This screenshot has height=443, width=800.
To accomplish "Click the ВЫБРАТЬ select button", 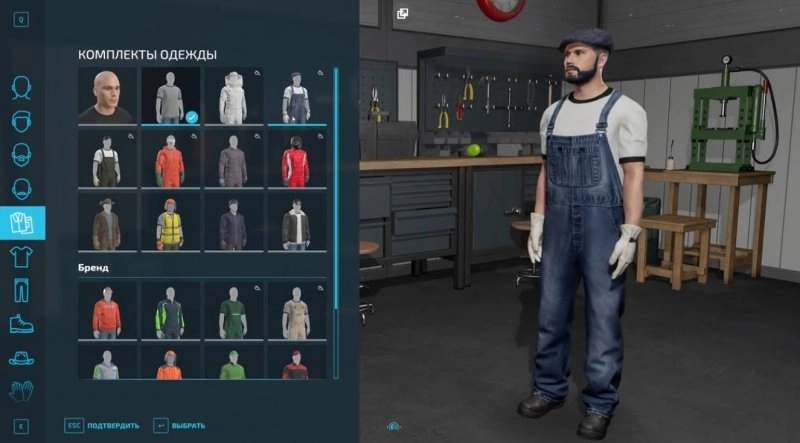I will point(178,426).
